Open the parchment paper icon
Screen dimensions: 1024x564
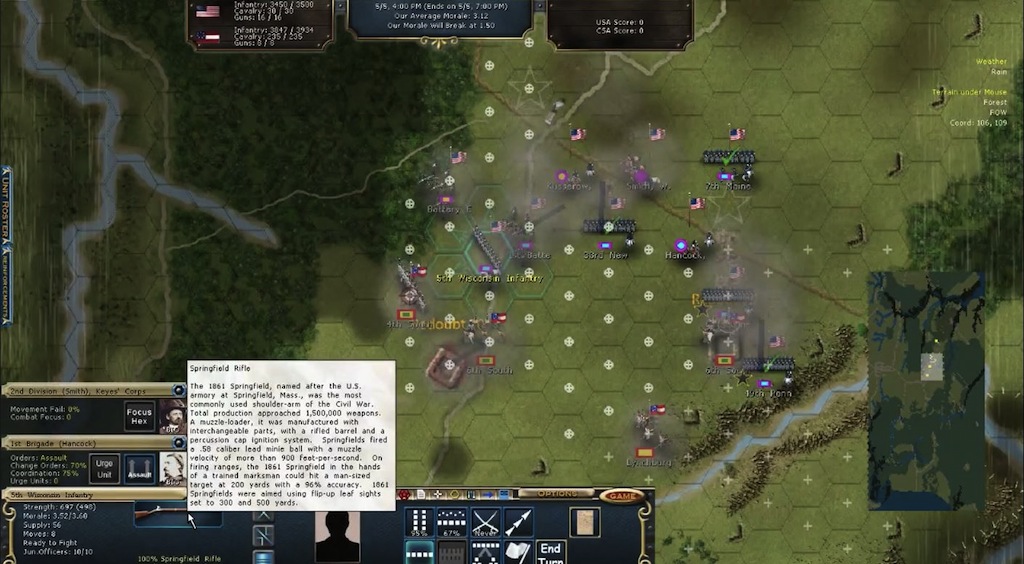tap(583, 522)
